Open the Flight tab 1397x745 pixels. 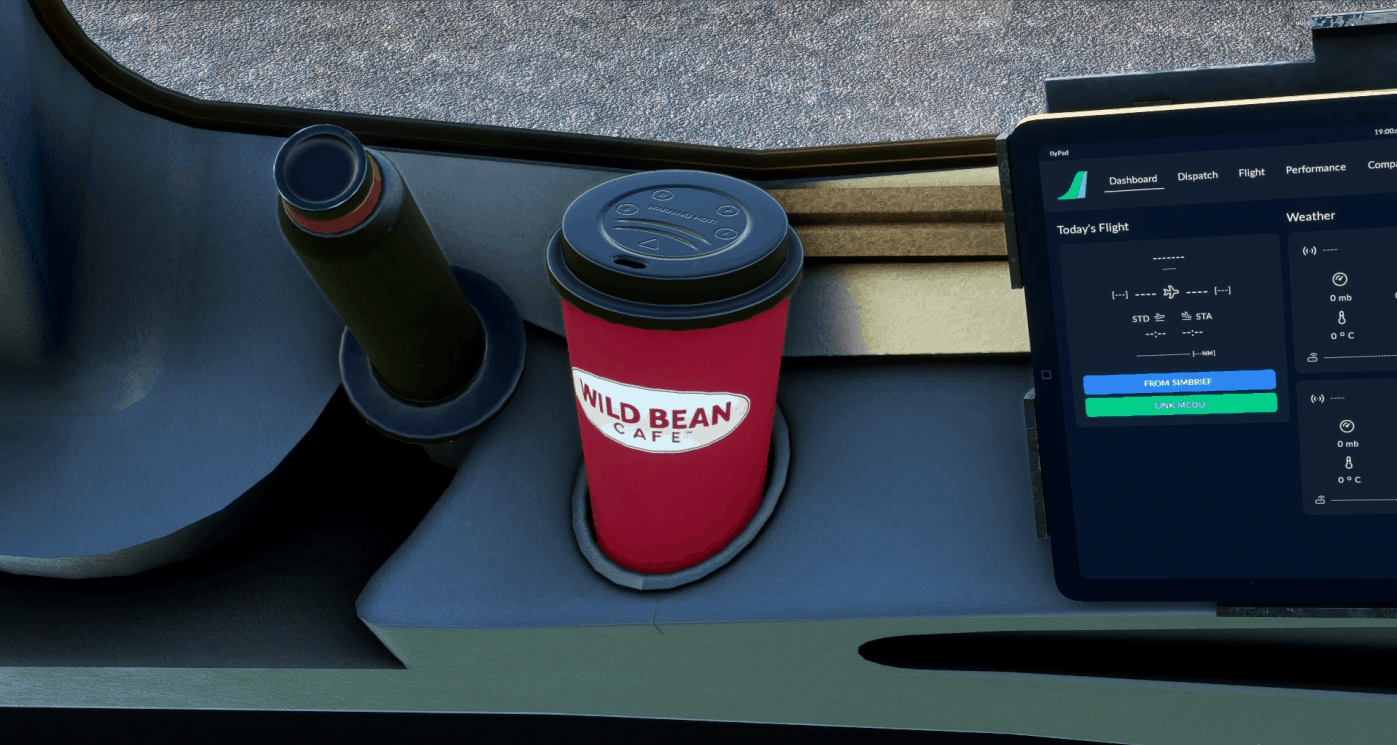tap(1251, 172)
